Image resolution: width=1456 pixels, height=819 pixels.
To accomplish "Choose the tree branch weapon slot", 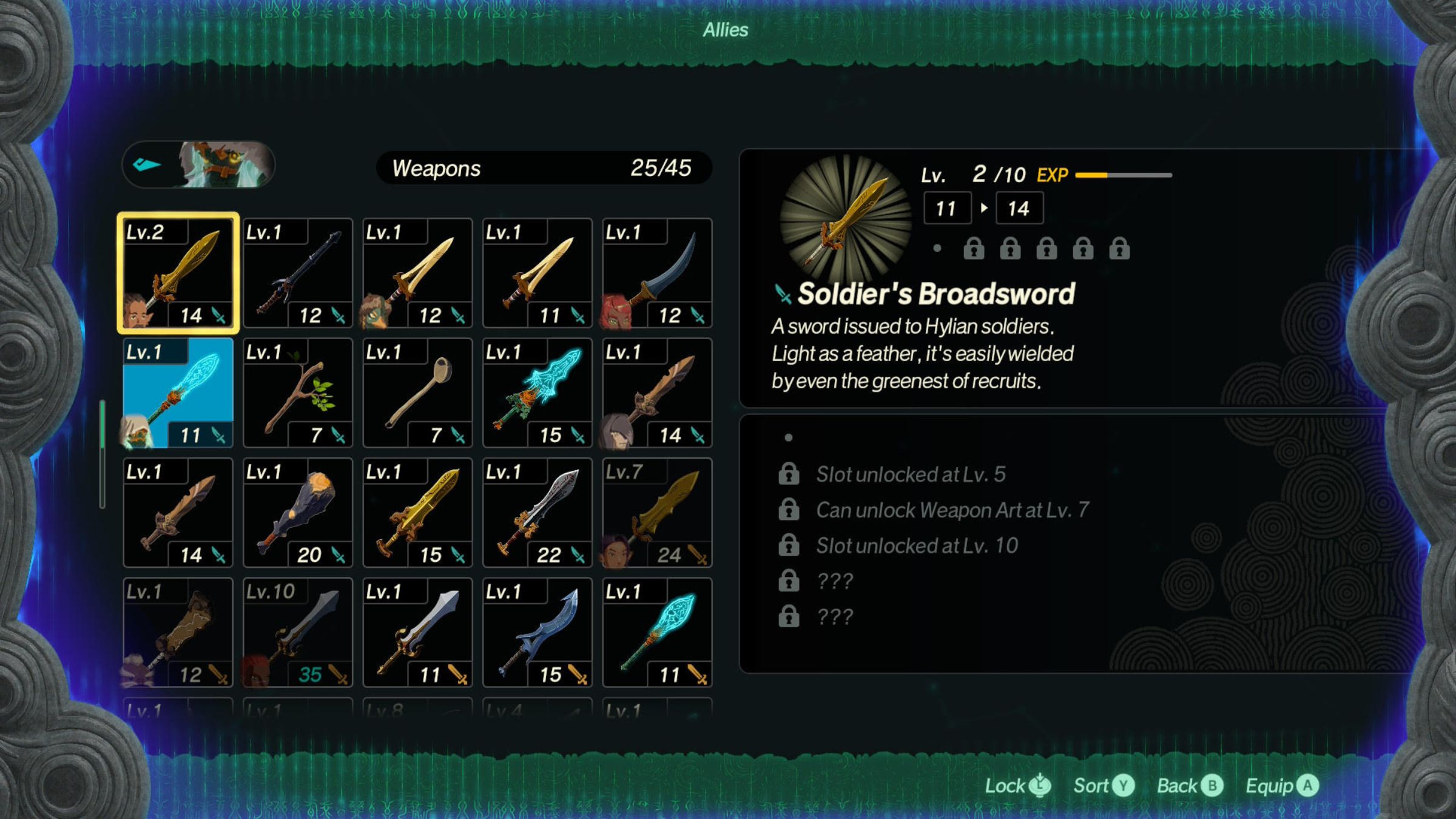I will click(297, 393).
